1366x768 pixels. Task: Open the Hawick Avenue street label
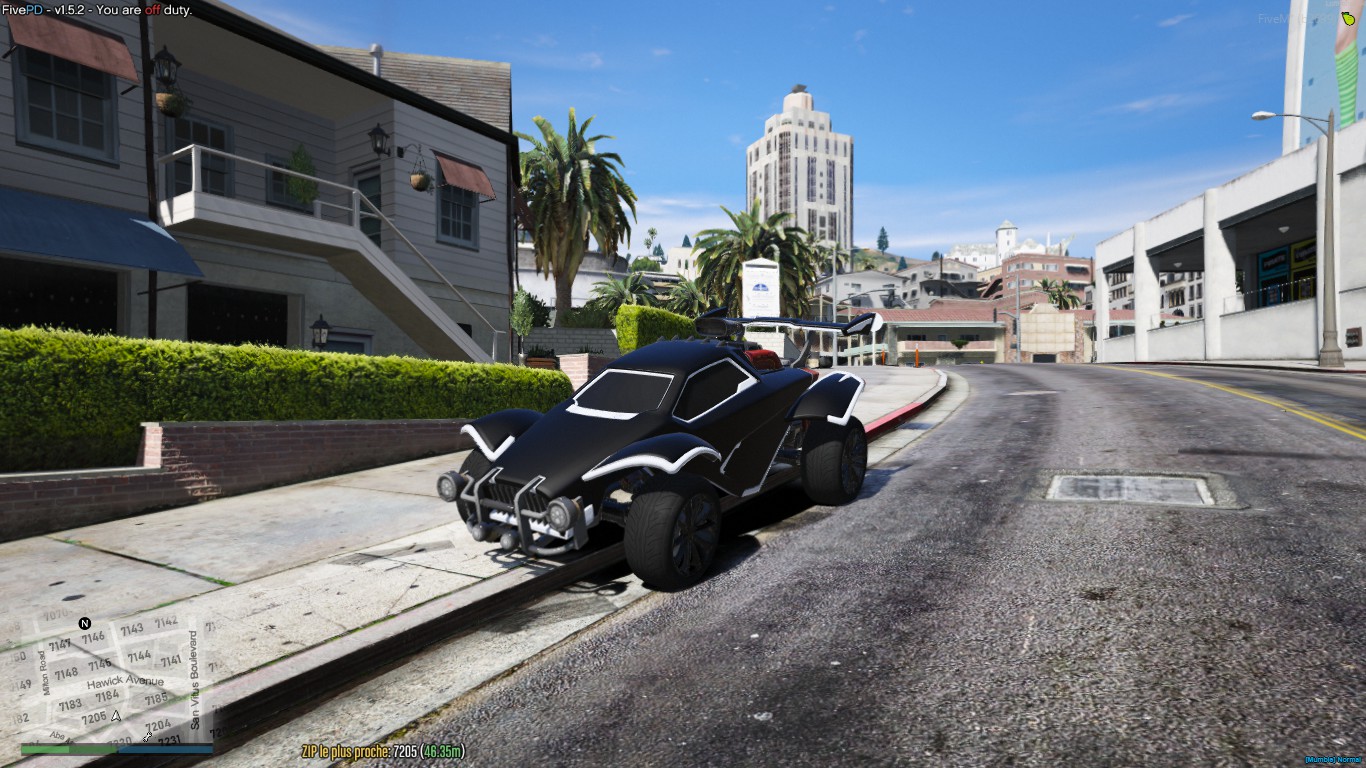point(126,683)
